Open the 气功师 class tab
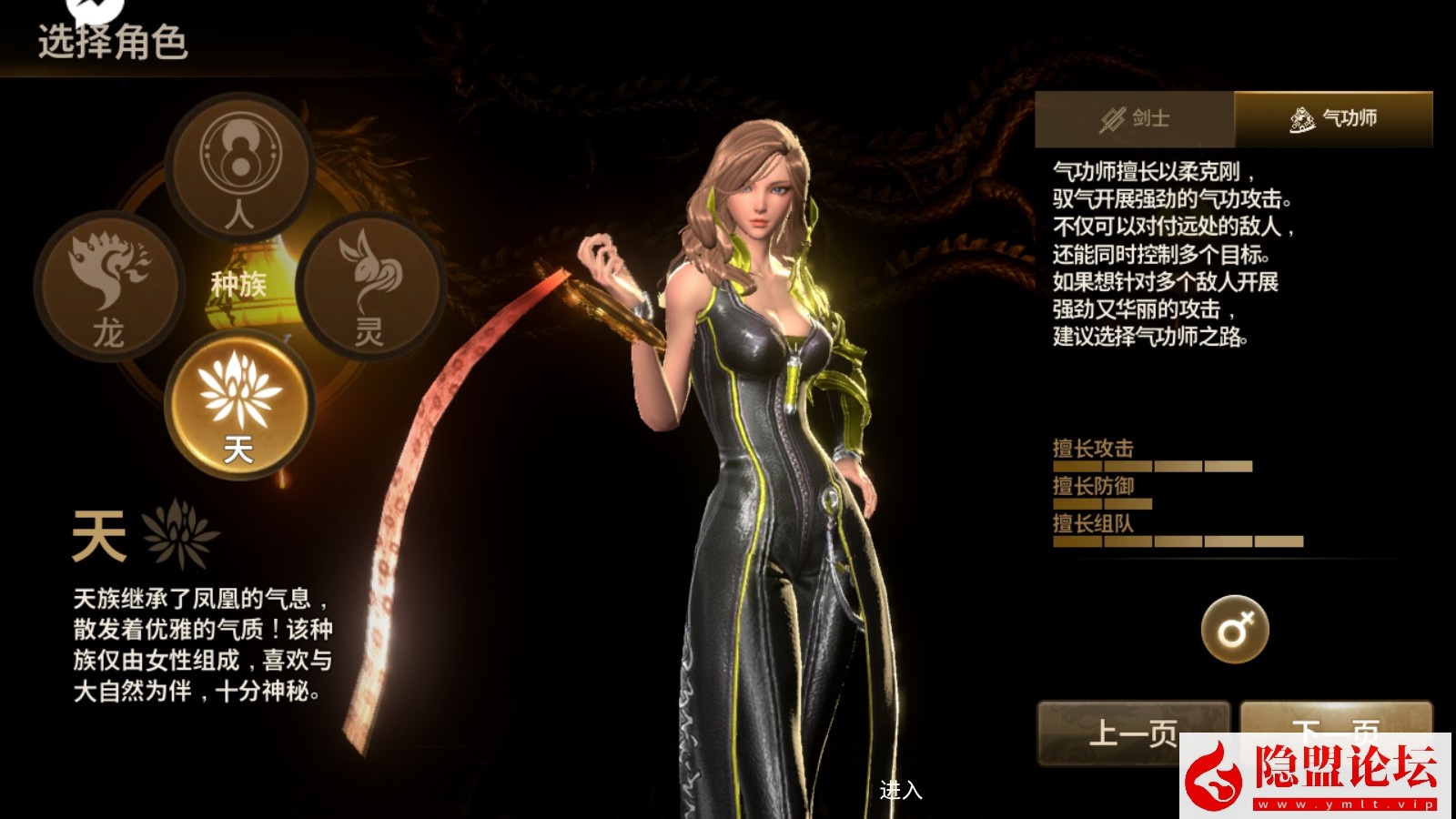 pyautogui.click(x=1333, y=116)
